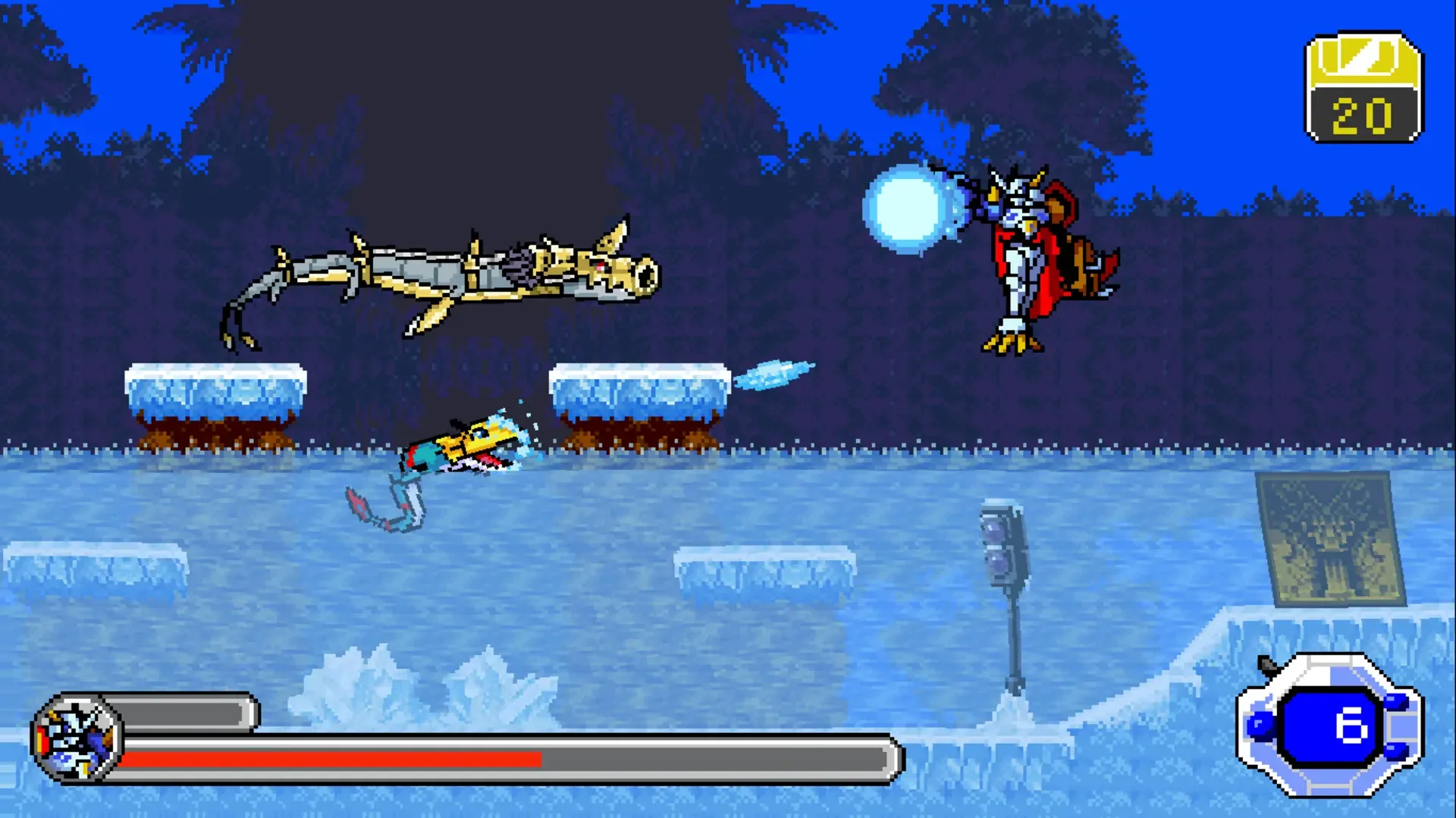Click the red health bar to check HP
The height and width of the screenshot is (818, 1456).
point(326,758)
